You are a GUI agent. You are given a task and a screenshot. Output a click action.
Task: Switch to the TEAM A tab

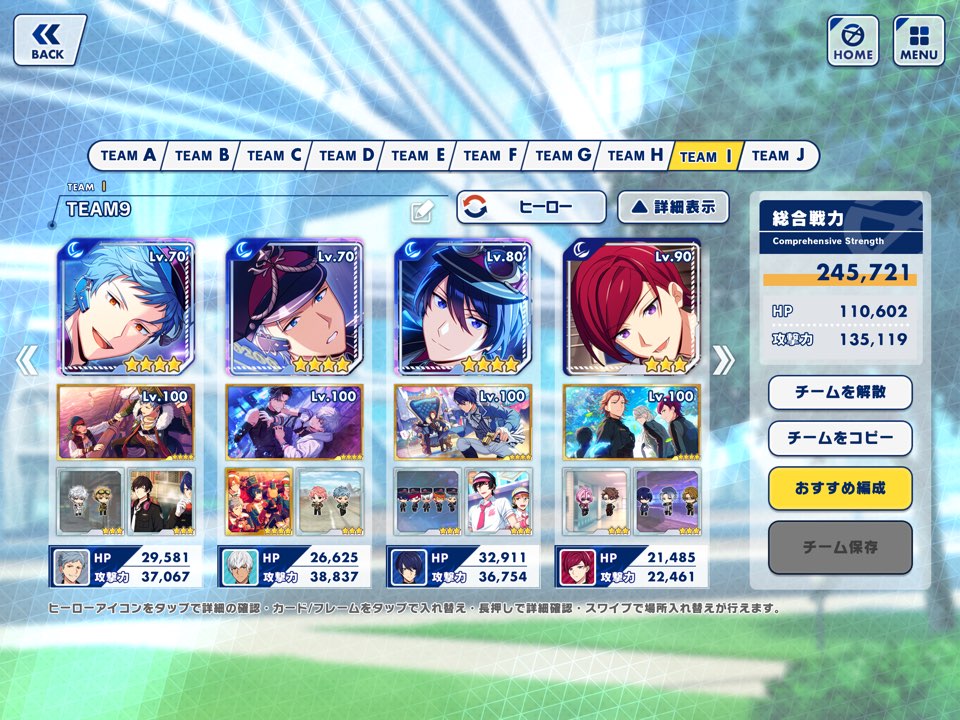click(127, 155)
